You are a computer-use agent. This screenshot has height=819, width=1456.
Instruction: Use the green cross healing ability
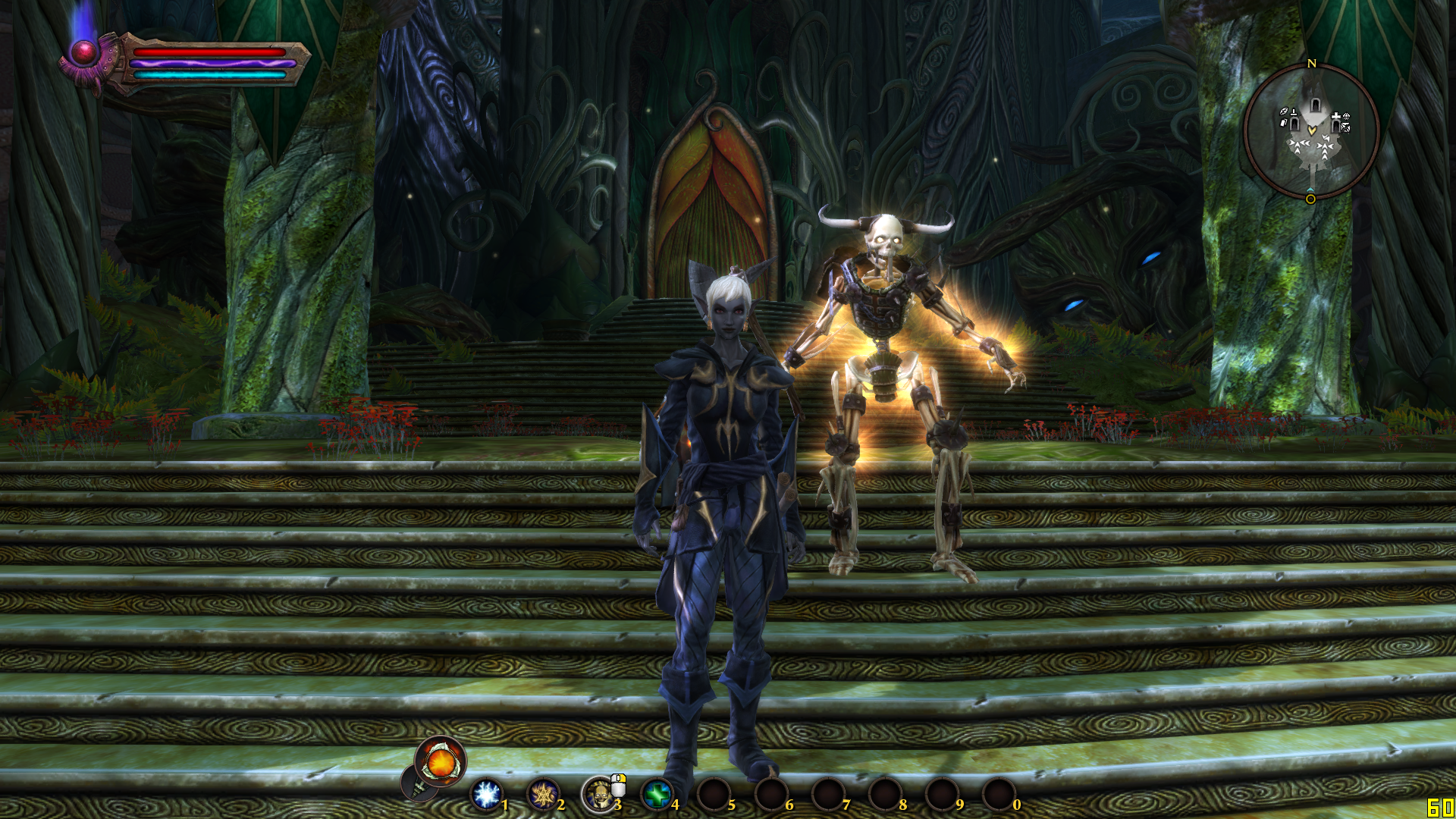657,794
